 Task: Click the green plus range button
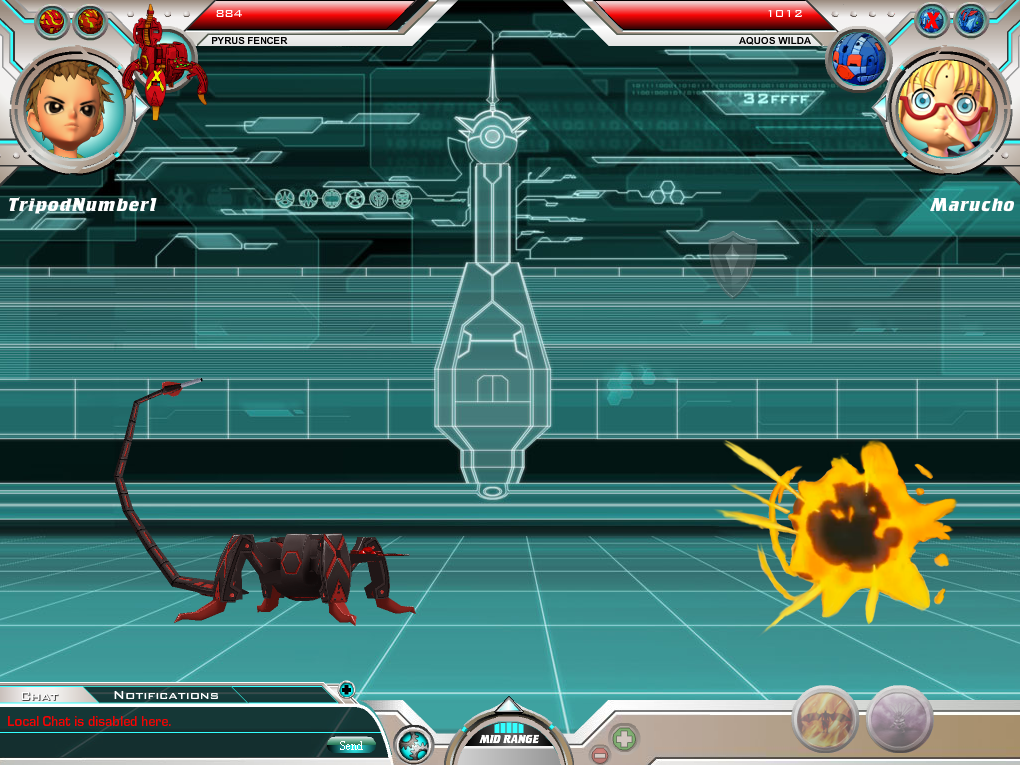pyautogui.click(x=624, y=739)
